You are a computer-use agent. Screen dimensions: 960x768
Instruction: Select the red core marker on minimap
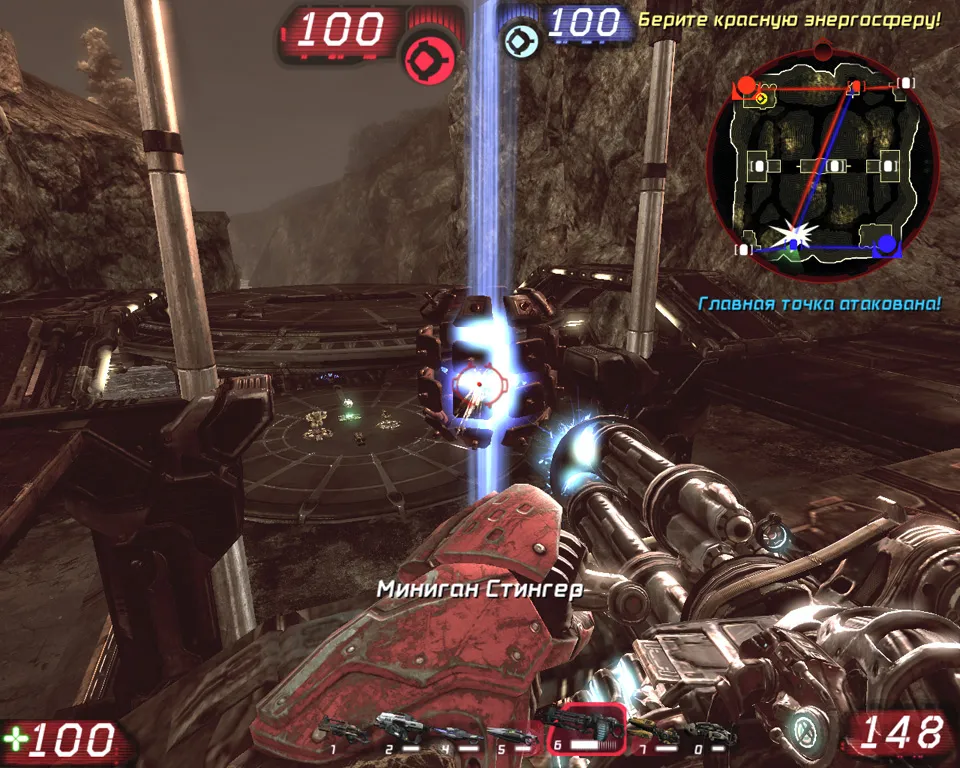click(x=746, y=86)
